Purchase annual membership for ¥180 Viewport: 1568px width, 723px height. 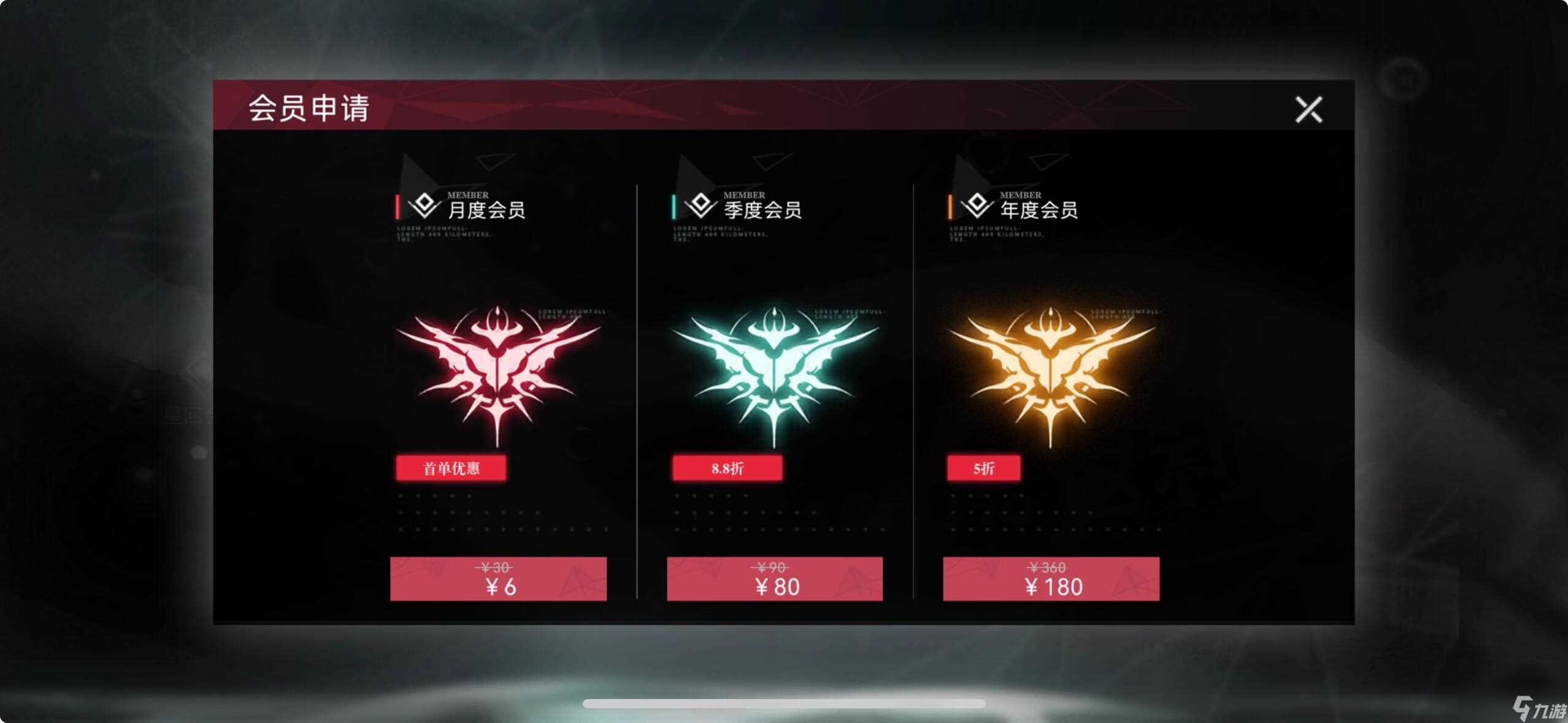coord(1051,579)
